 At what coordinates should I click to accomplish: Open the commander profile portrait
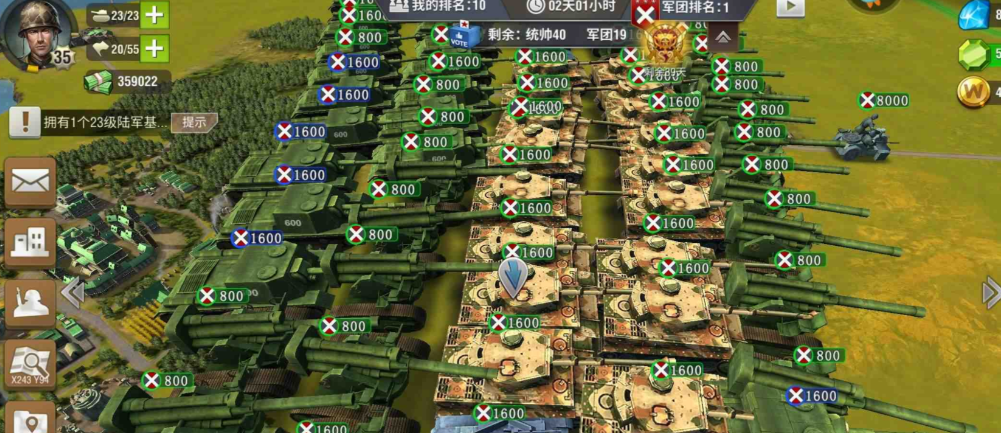pos(38,32)
